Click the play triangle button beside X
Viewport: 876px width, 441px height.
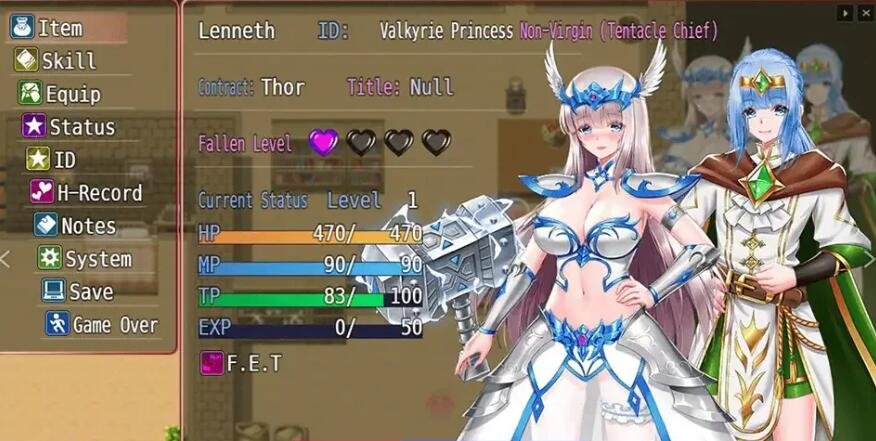pyautogui.click(x=846, y=13)
